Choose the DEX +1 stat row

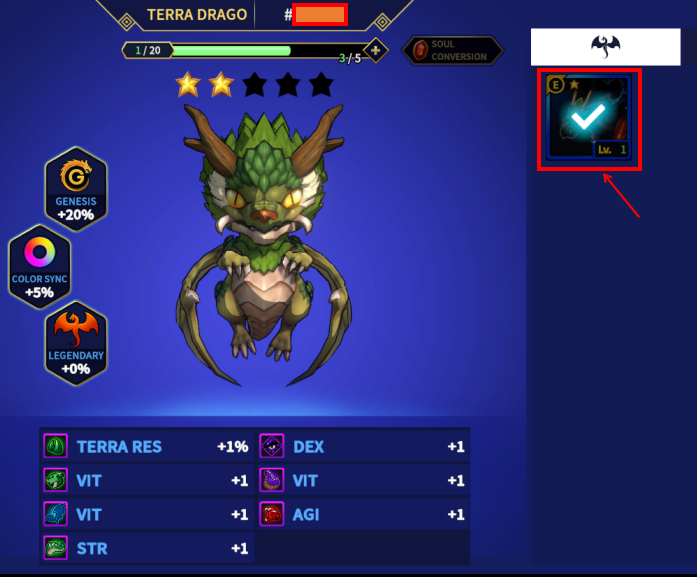pyautogui.click(x=364, y=446)
